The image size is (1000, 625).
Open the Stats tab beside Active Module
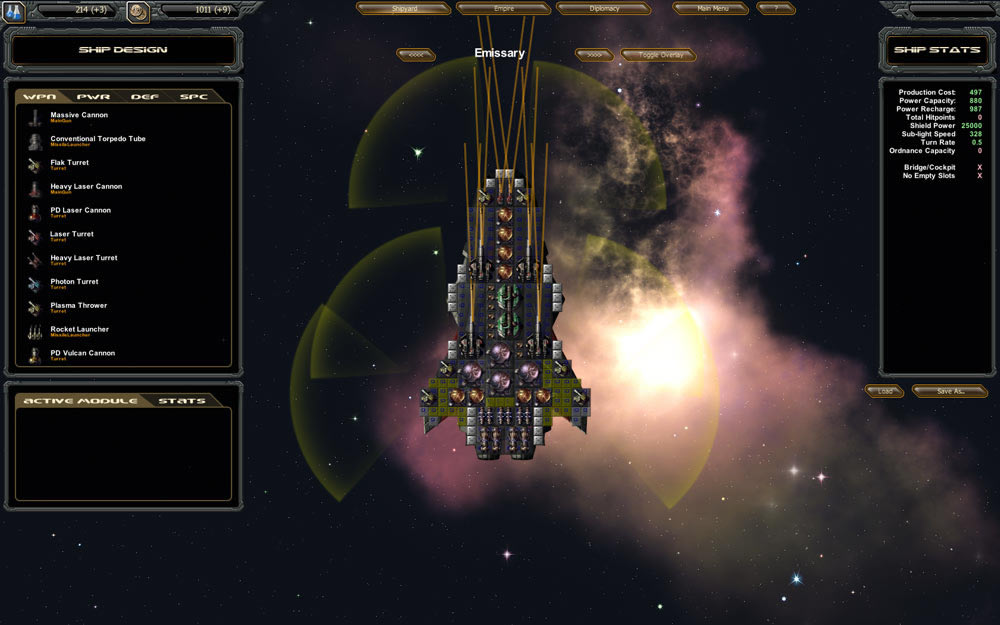[181, 401]
